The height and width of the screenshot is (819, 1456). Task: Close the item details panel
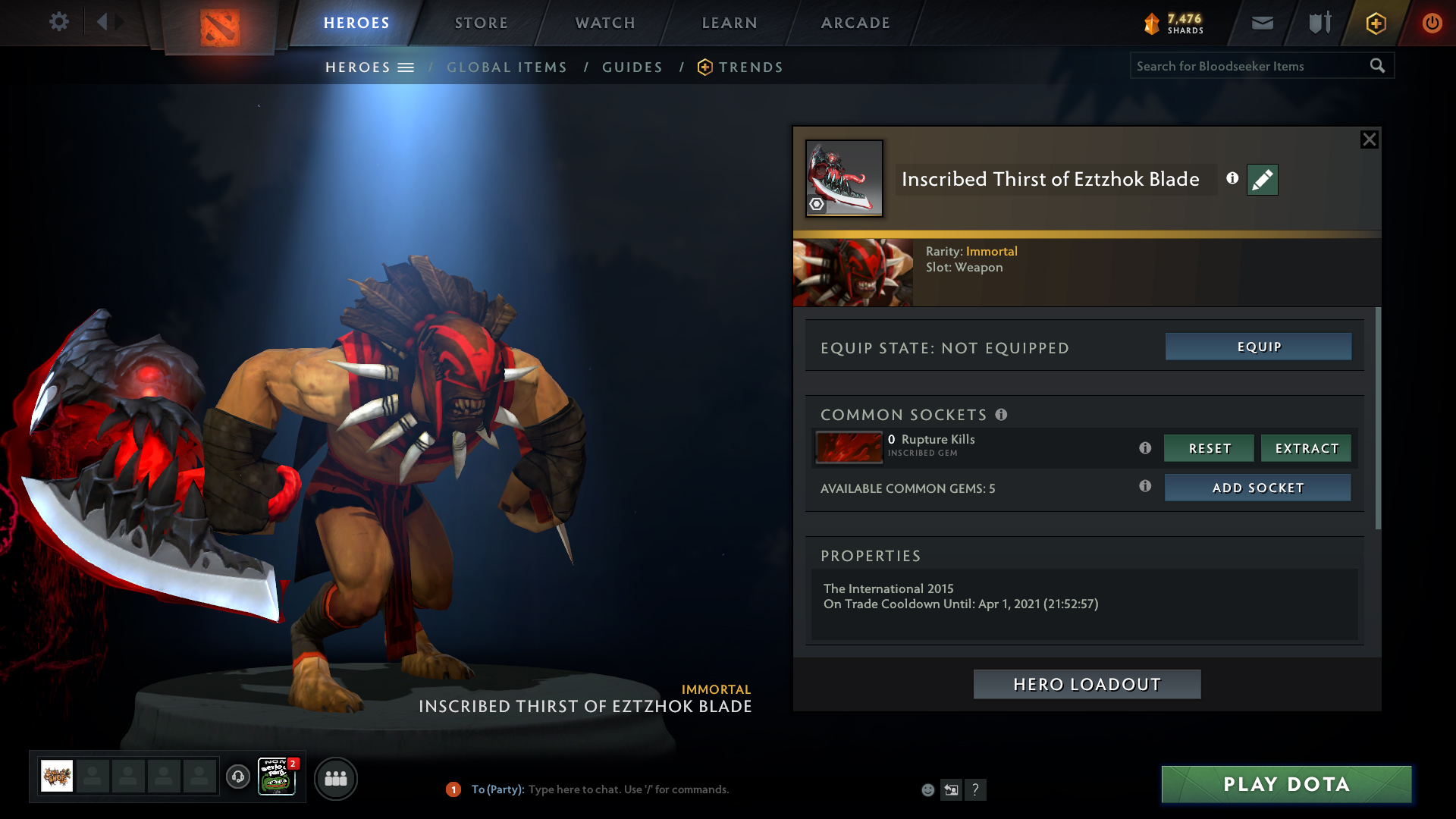1369,140
